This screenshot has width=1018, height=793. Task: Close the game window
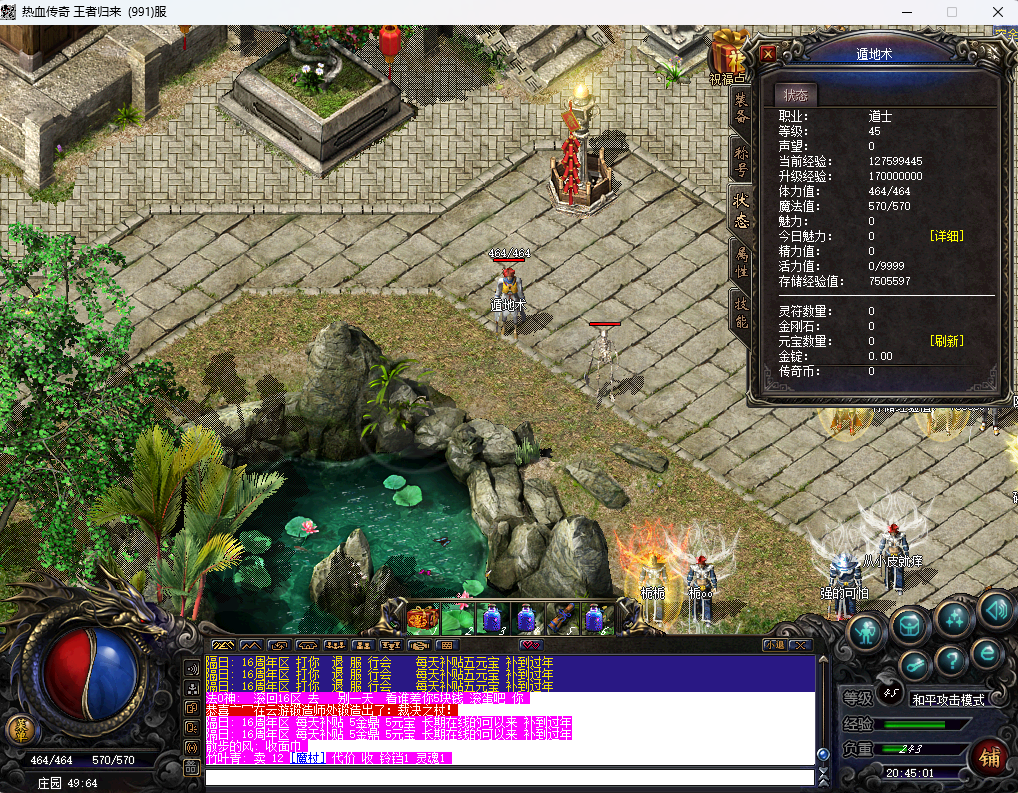996,12
